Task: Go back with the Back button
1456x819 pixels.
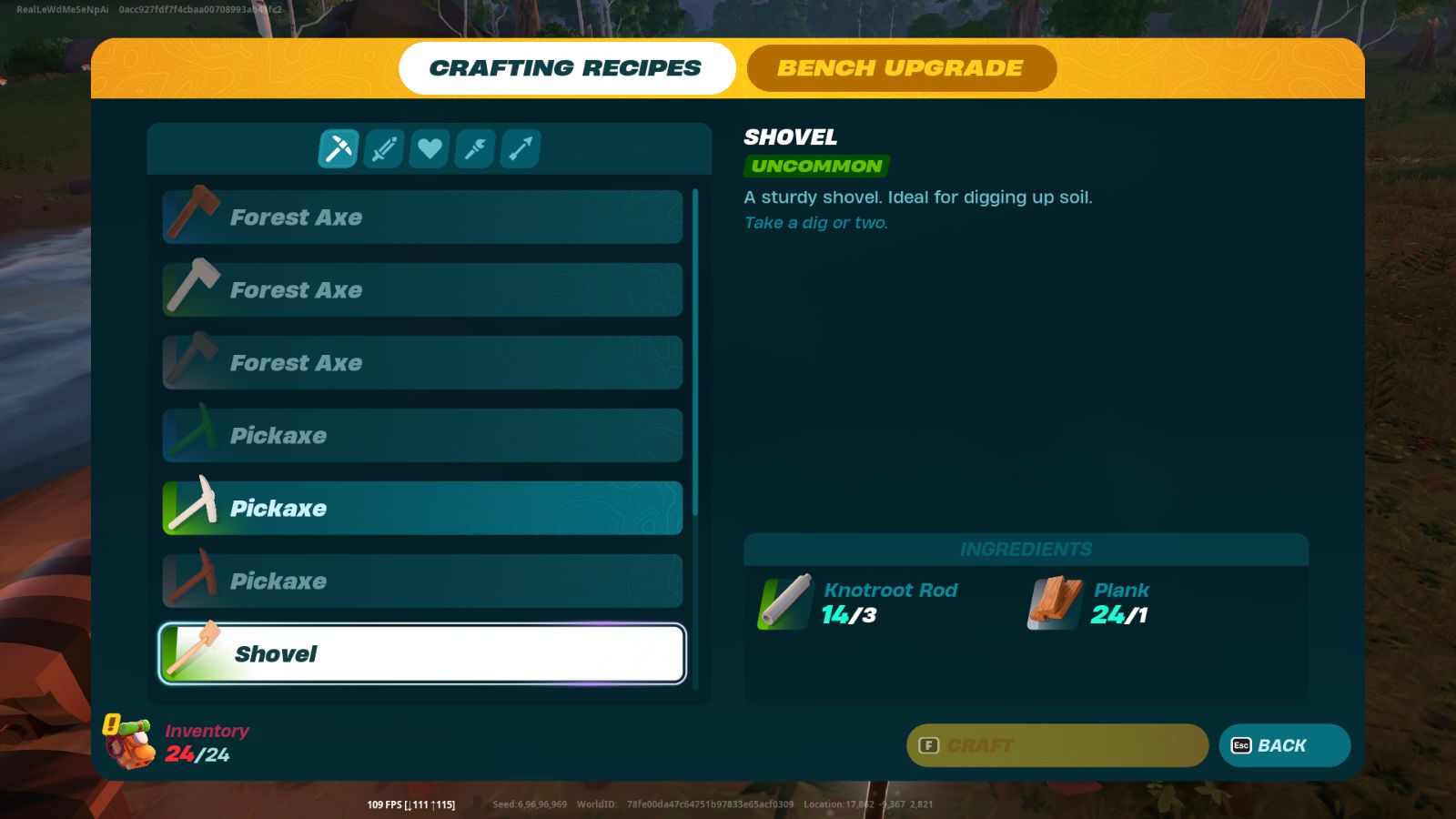Action: (x=1284, y=745)
